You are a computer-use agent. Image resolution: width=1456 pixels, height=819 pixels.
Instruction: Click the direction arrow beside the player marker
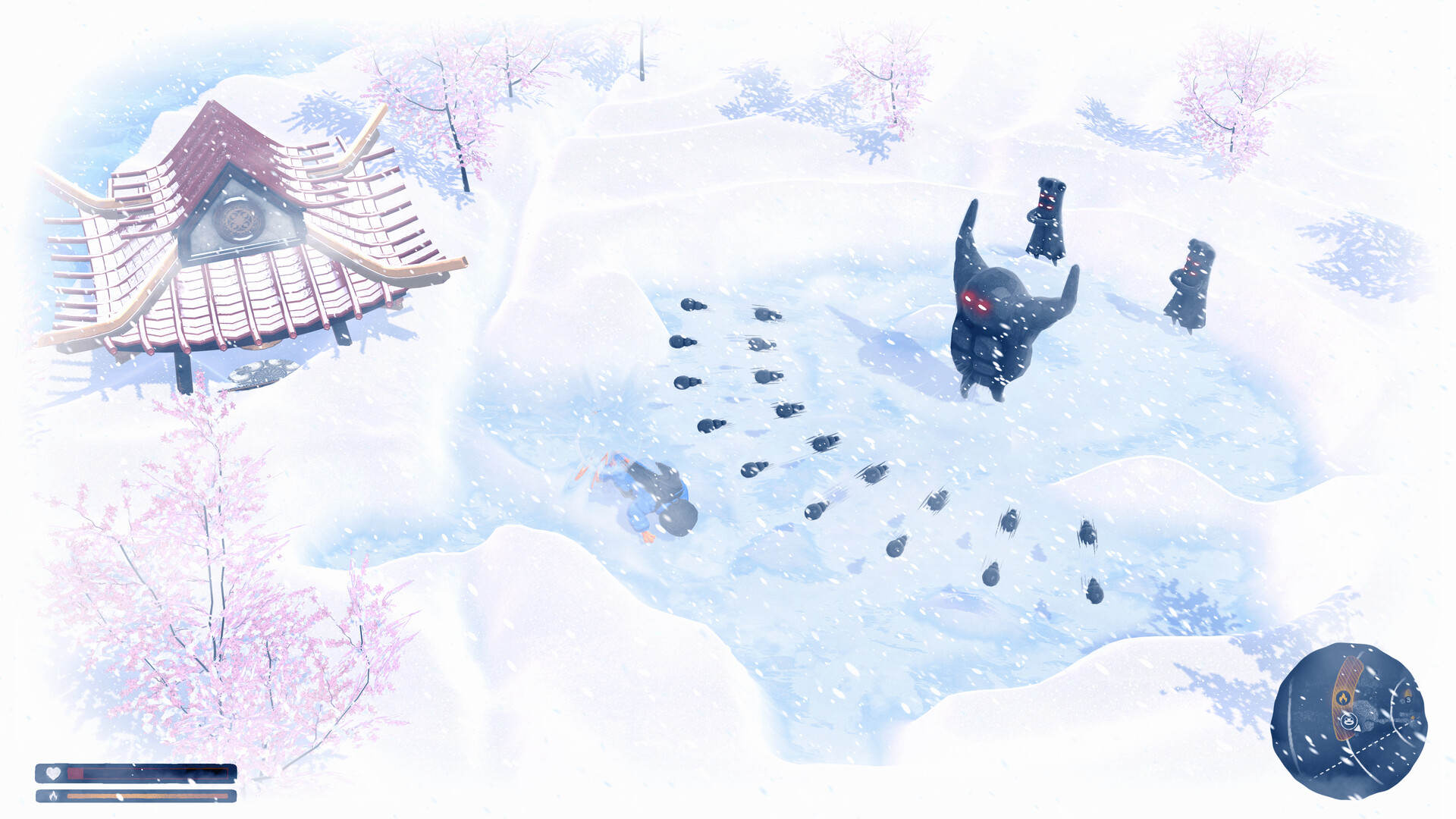(1358, 729)
